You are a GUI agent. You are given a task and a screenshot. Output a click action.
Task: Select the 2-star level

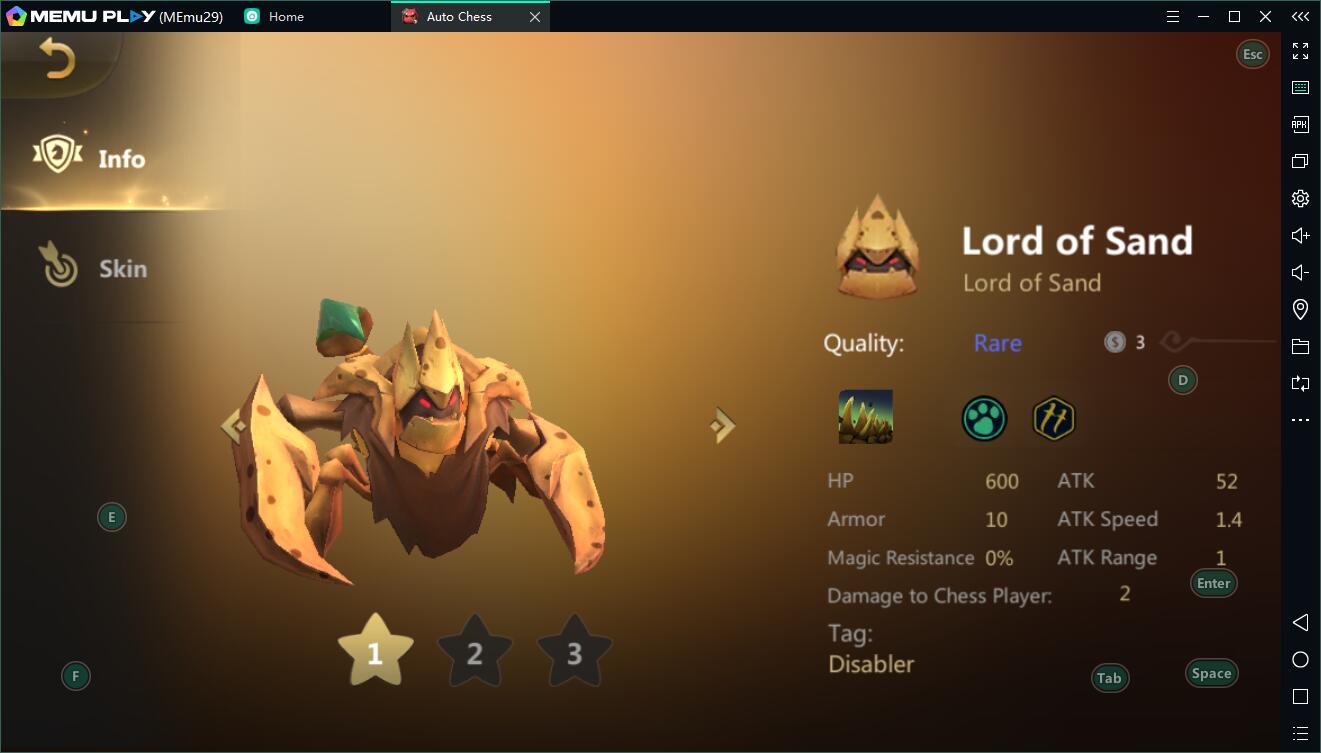pyautogui.click(x=474, y=652)
